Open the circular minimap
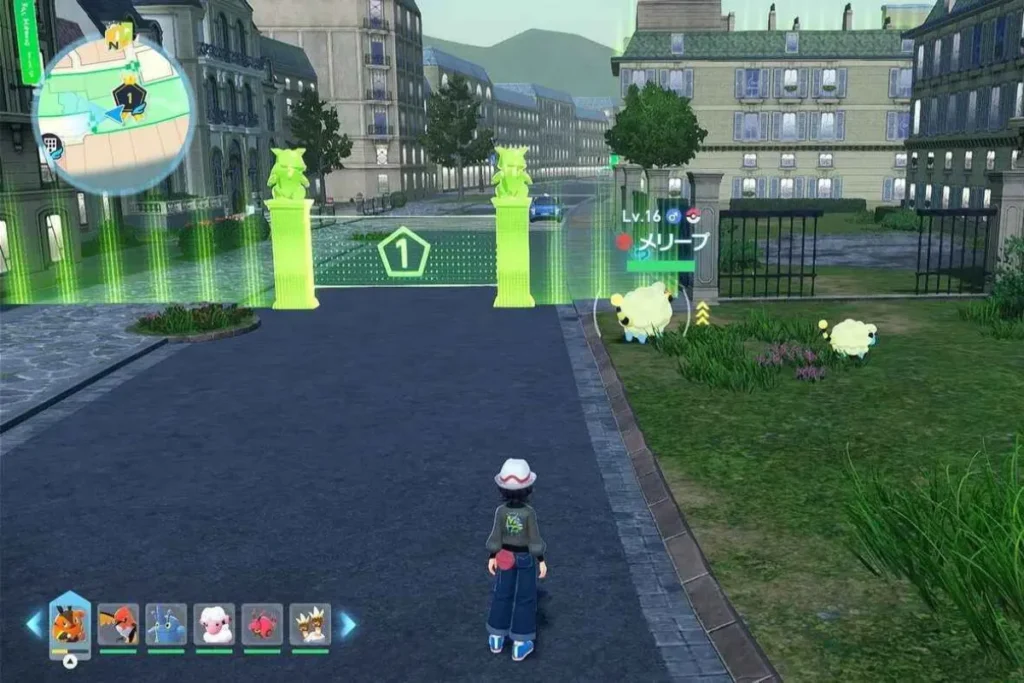 point(113,113)
